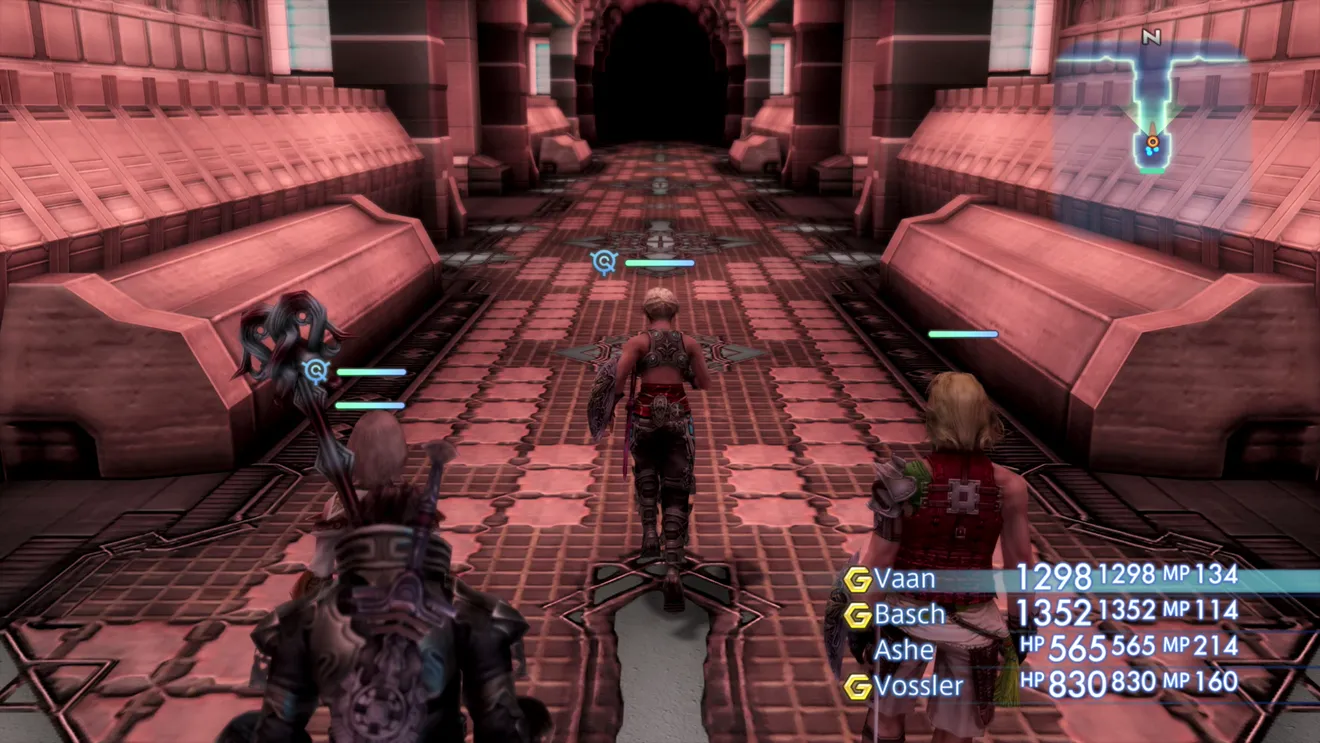Choose Basch in the party list
Viewport: 1320px width, 743px height.
point(909,614)
